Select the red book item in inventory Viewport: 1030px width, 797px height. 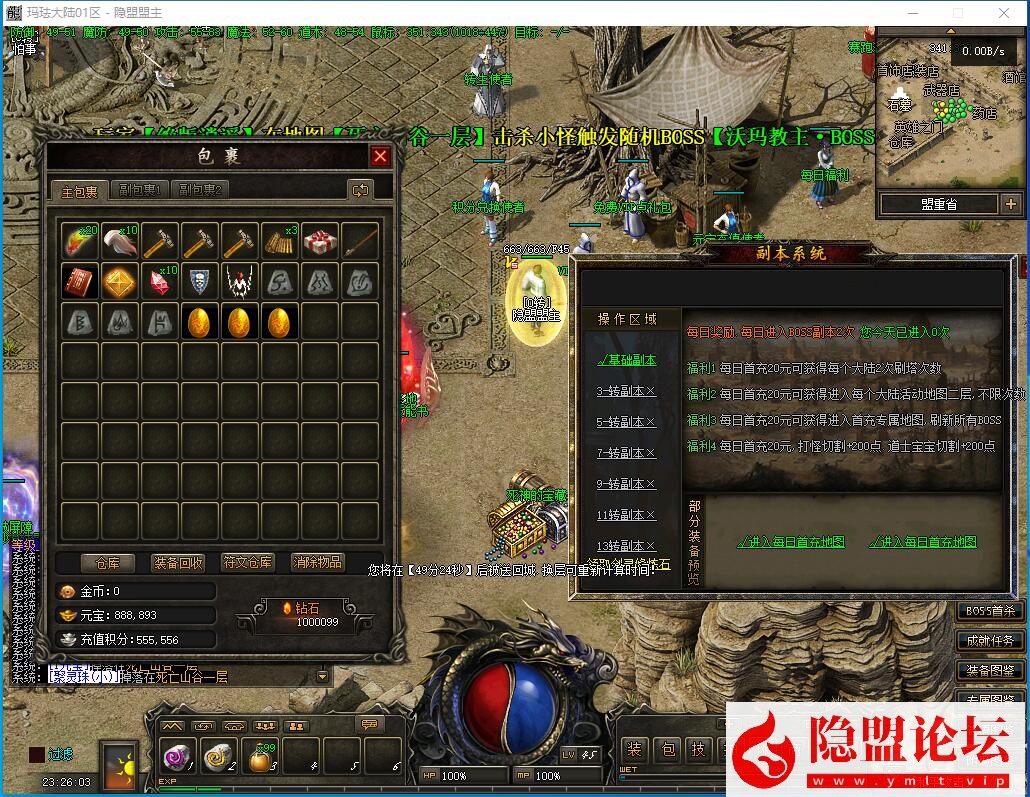coord(79,282)
